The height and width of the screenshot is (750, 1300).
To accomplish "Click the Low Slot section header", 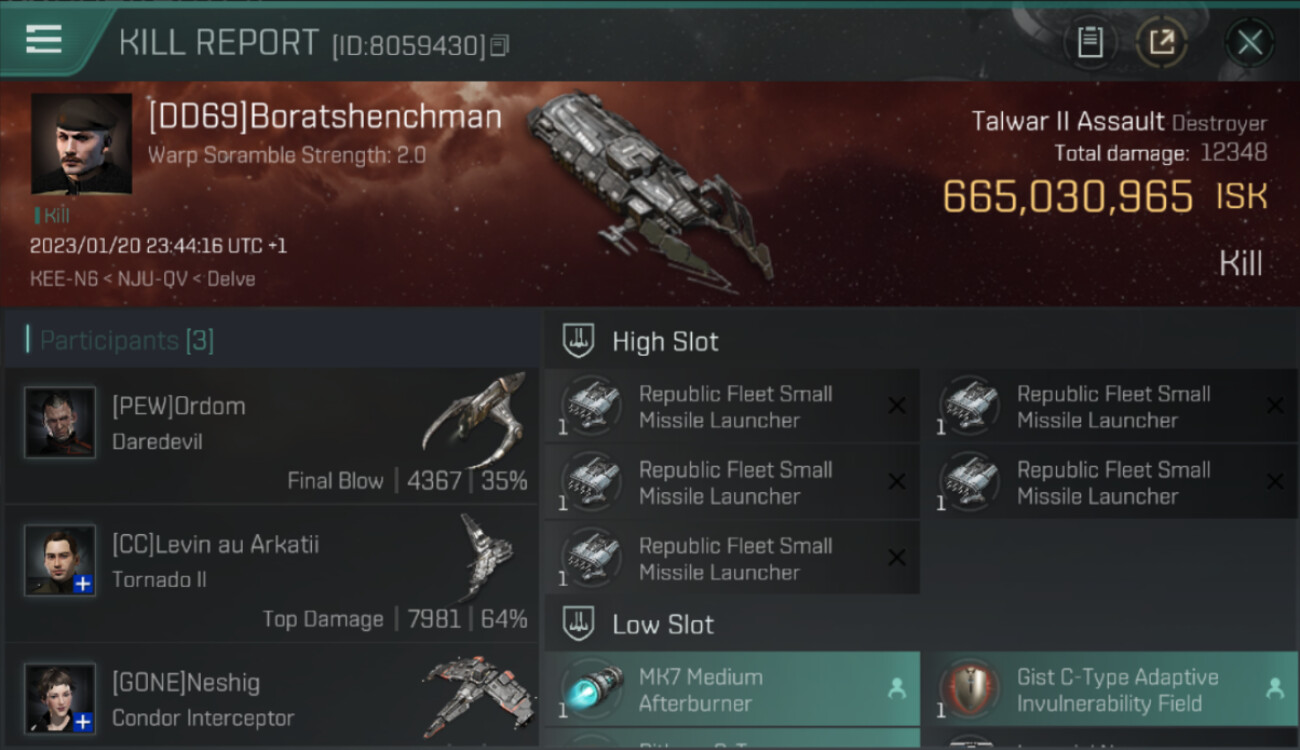I will (x=663, y=625).
